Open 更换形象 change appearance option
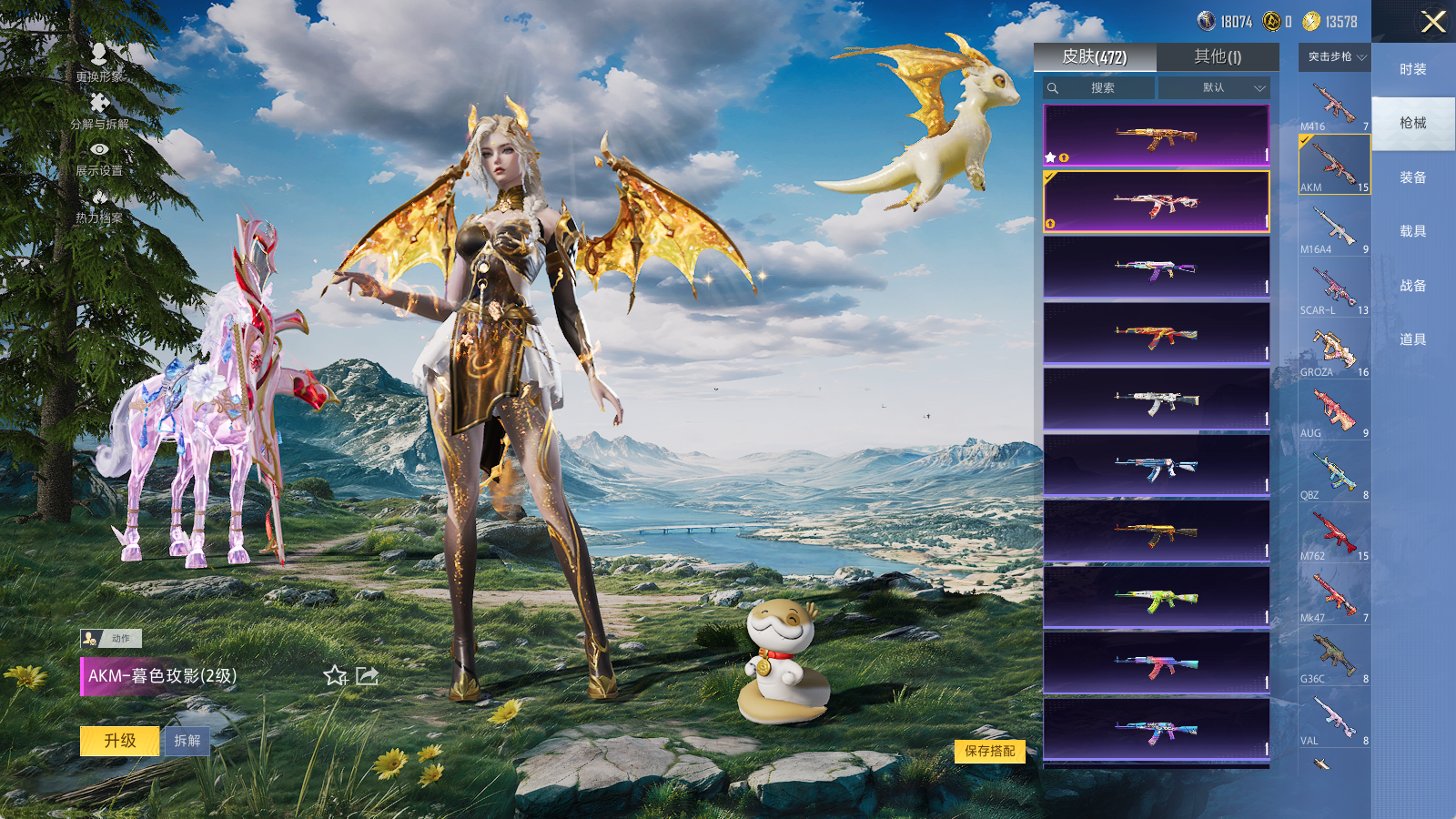The height and width of the screenshot is (819, 1456). (x=99, y=64)
